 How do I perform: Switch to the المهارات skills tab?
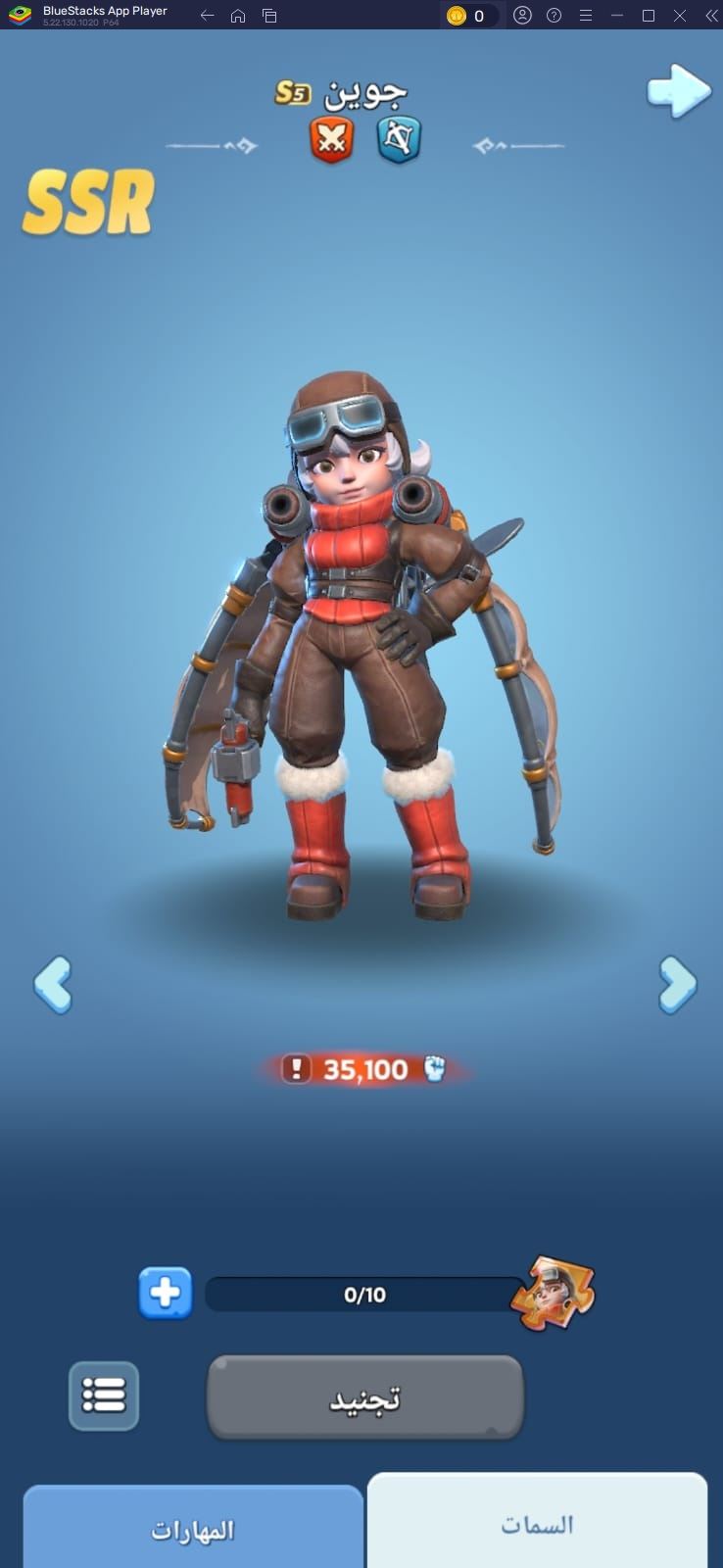click(x=193, y=1529)
